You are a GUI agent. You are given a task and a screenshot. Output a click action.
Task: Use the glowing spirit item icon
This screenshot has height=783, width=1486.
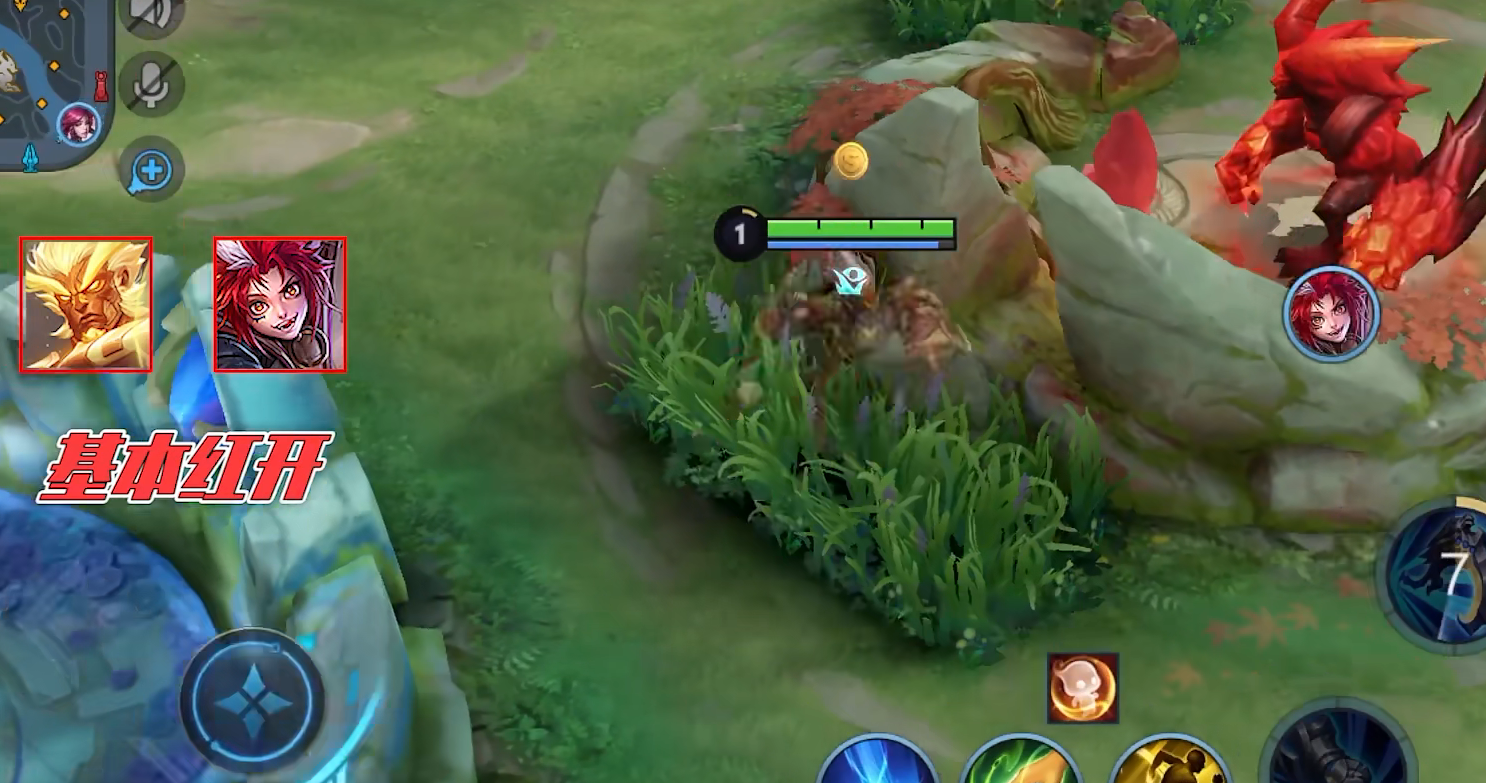[x=1083, y=688]
